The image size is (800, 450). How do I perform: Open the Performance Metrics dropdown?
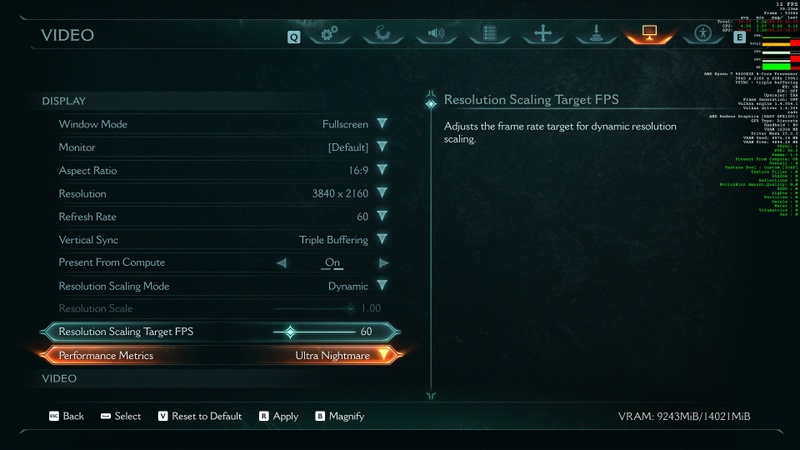tap(382, 356)
